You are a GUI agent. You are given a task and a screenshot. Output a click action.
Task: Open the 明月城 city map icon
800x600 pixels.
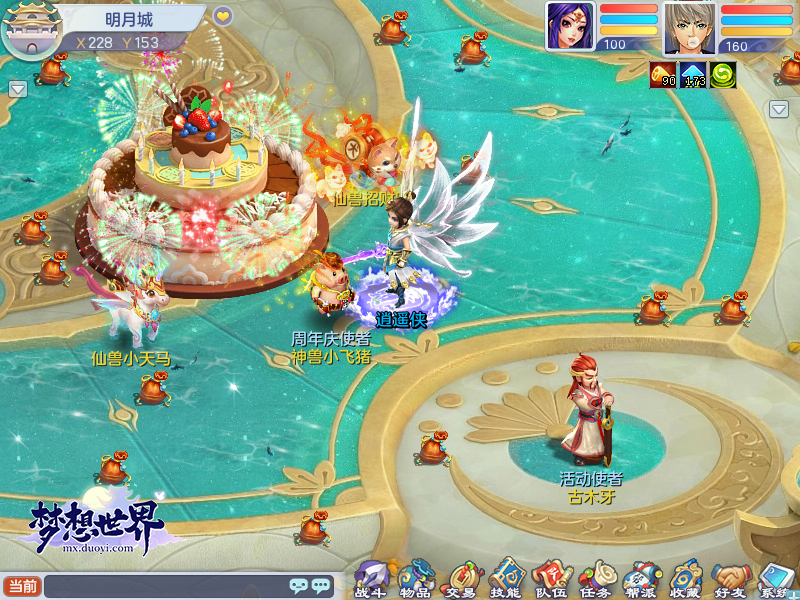tap(27, 31)
